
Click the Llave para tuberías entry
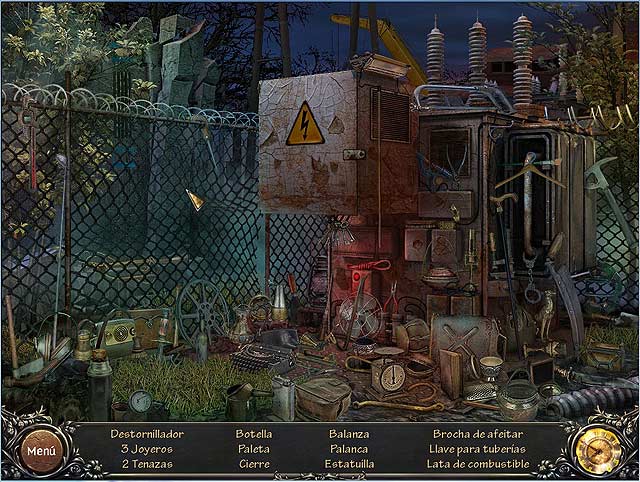coord(476,449)
